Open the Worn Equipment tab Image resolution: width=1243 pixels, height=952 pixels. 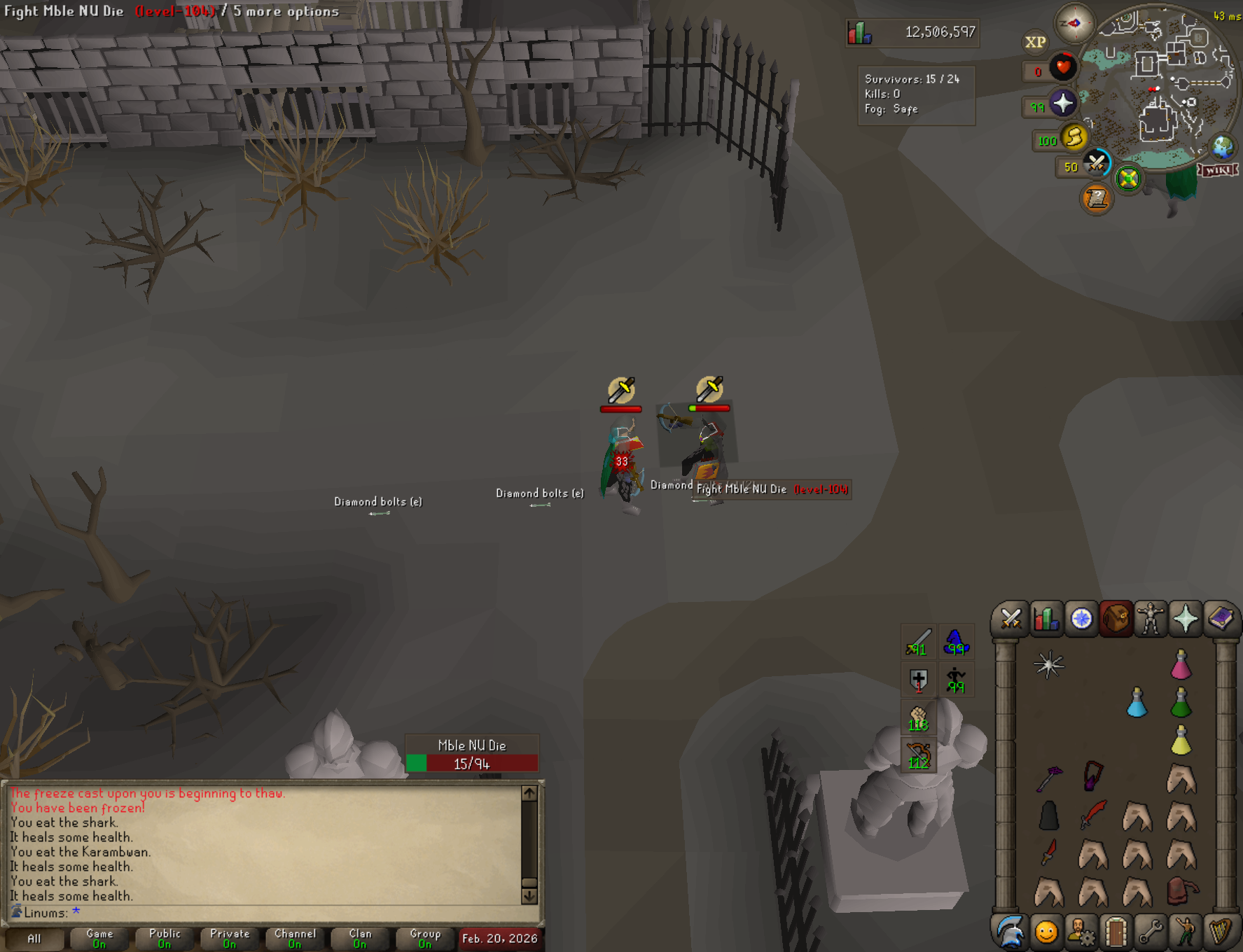click(x=1151, y=619)
